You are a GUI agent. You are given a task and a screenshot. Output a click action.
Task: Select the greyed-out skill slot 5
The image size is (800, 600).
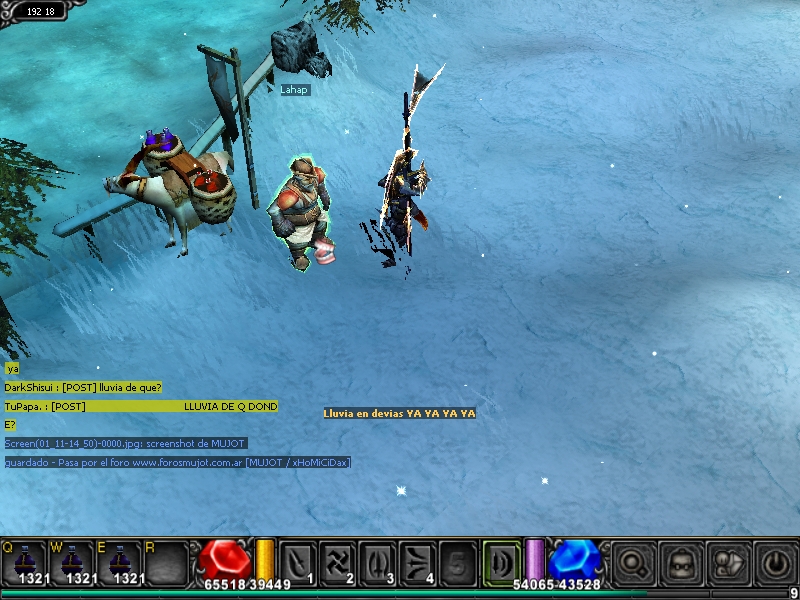[x=459, y=562]
